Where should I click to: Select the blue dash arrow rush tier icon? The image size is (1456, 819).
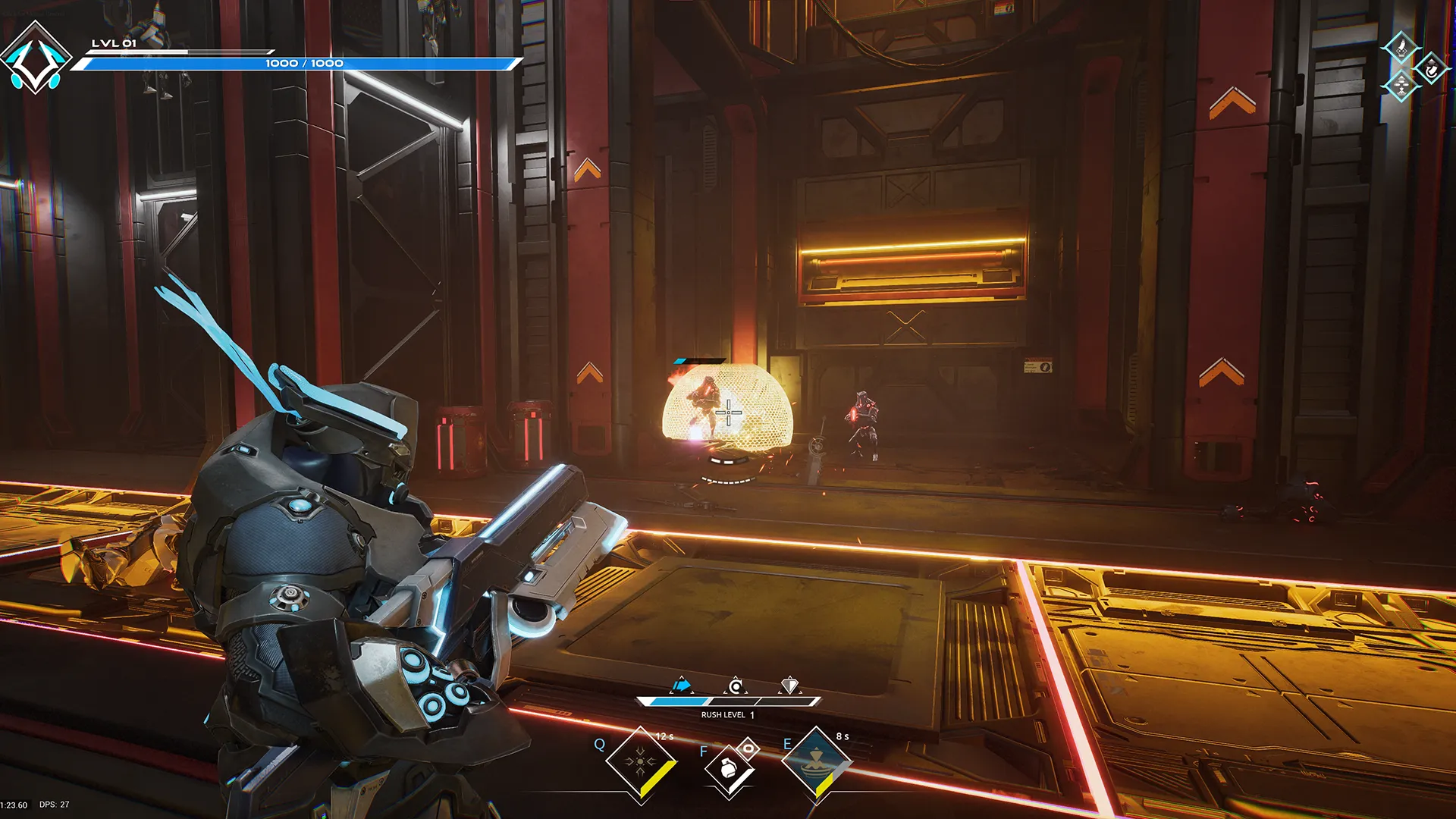click(681, 684)
